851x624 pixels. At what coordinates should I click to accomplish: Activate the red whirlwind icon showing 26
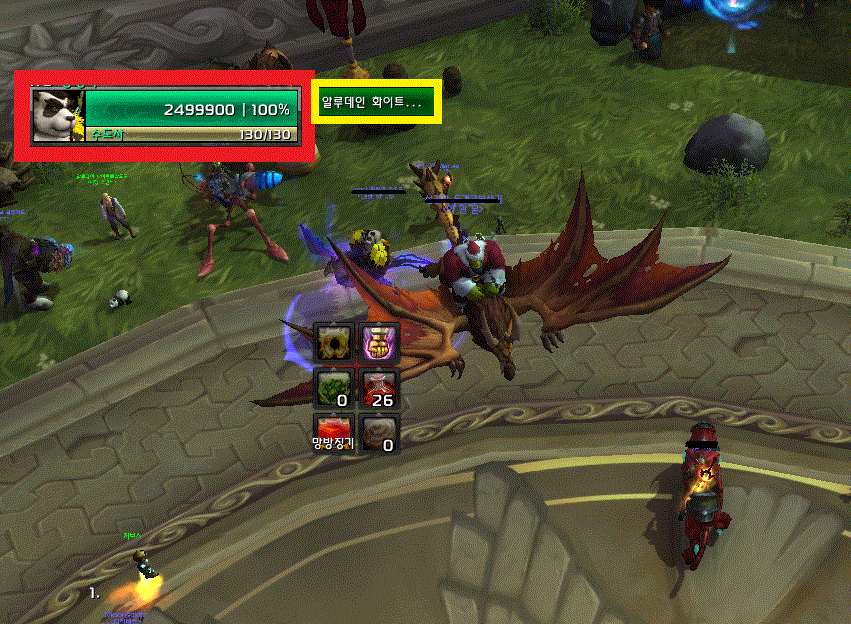click(379, 388)
